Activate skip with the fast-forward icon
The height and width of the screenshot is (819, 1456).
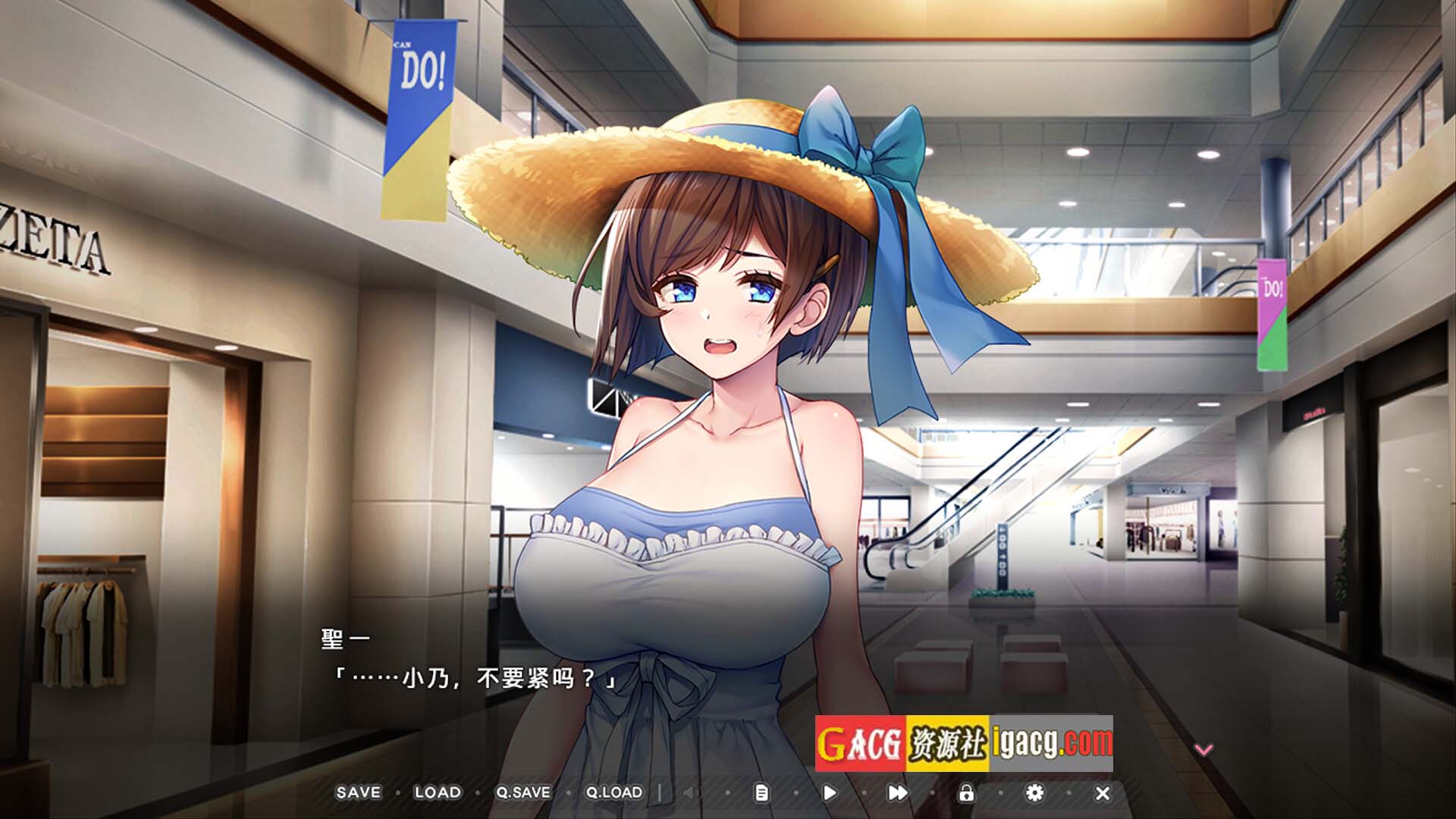click(x=897, y=793)
